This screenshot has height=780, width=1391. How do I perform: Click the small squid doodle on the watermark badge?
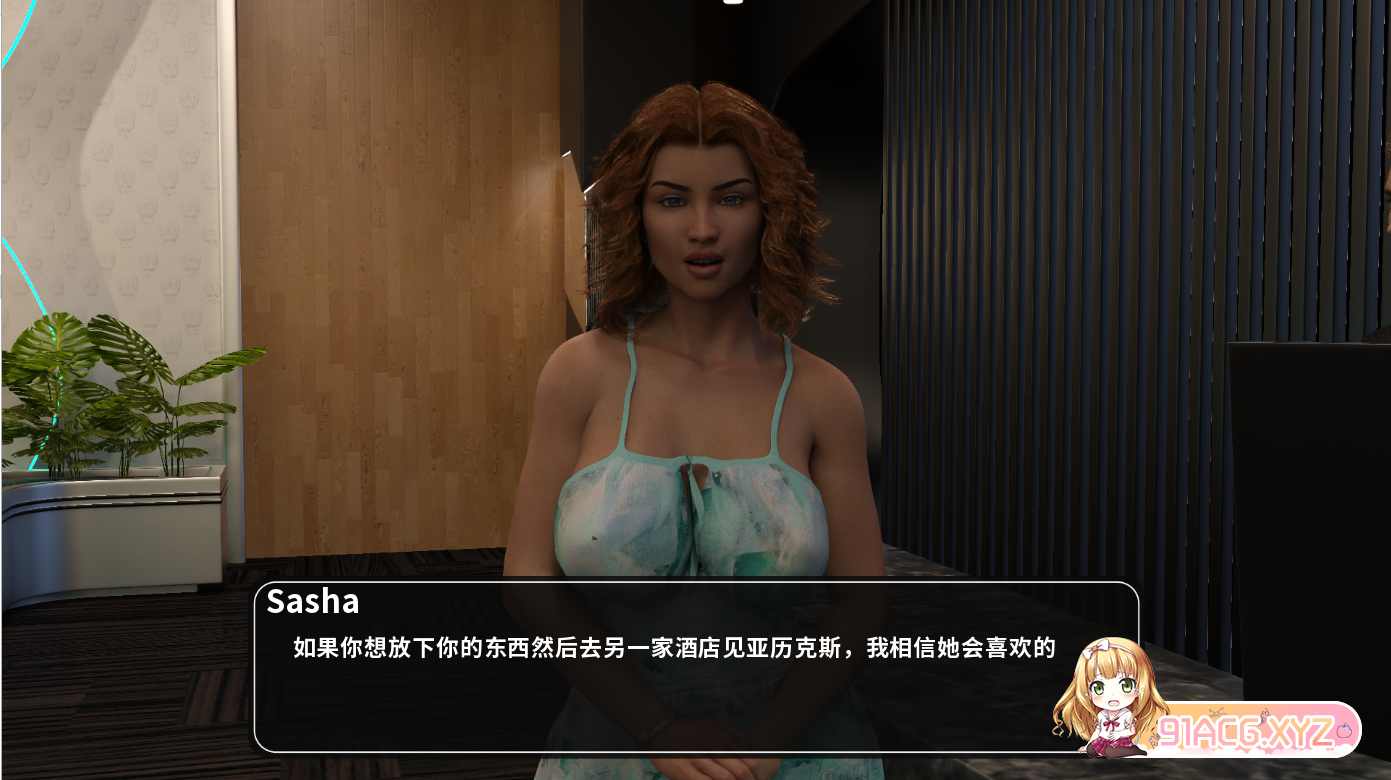click(1265, 716)
